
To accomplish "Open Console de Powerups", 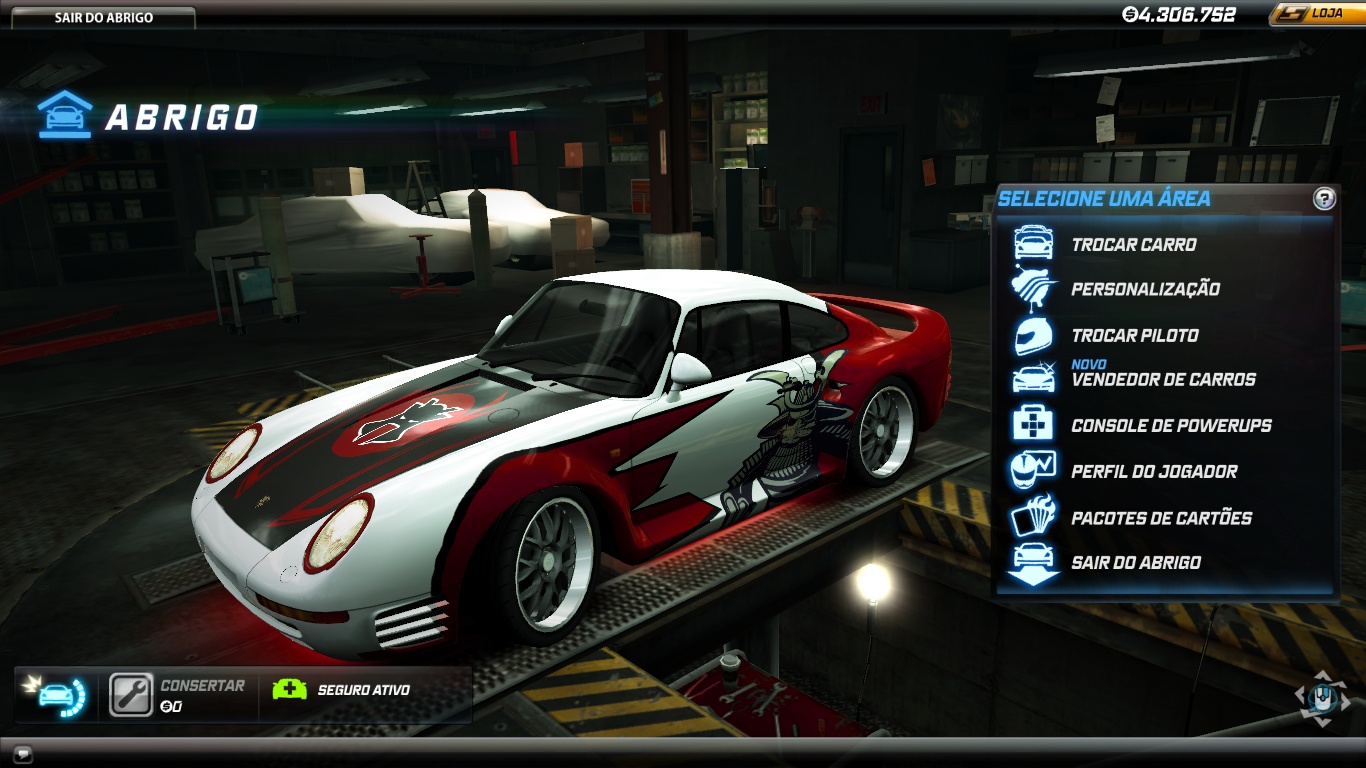I will [x=1171, y=426].
